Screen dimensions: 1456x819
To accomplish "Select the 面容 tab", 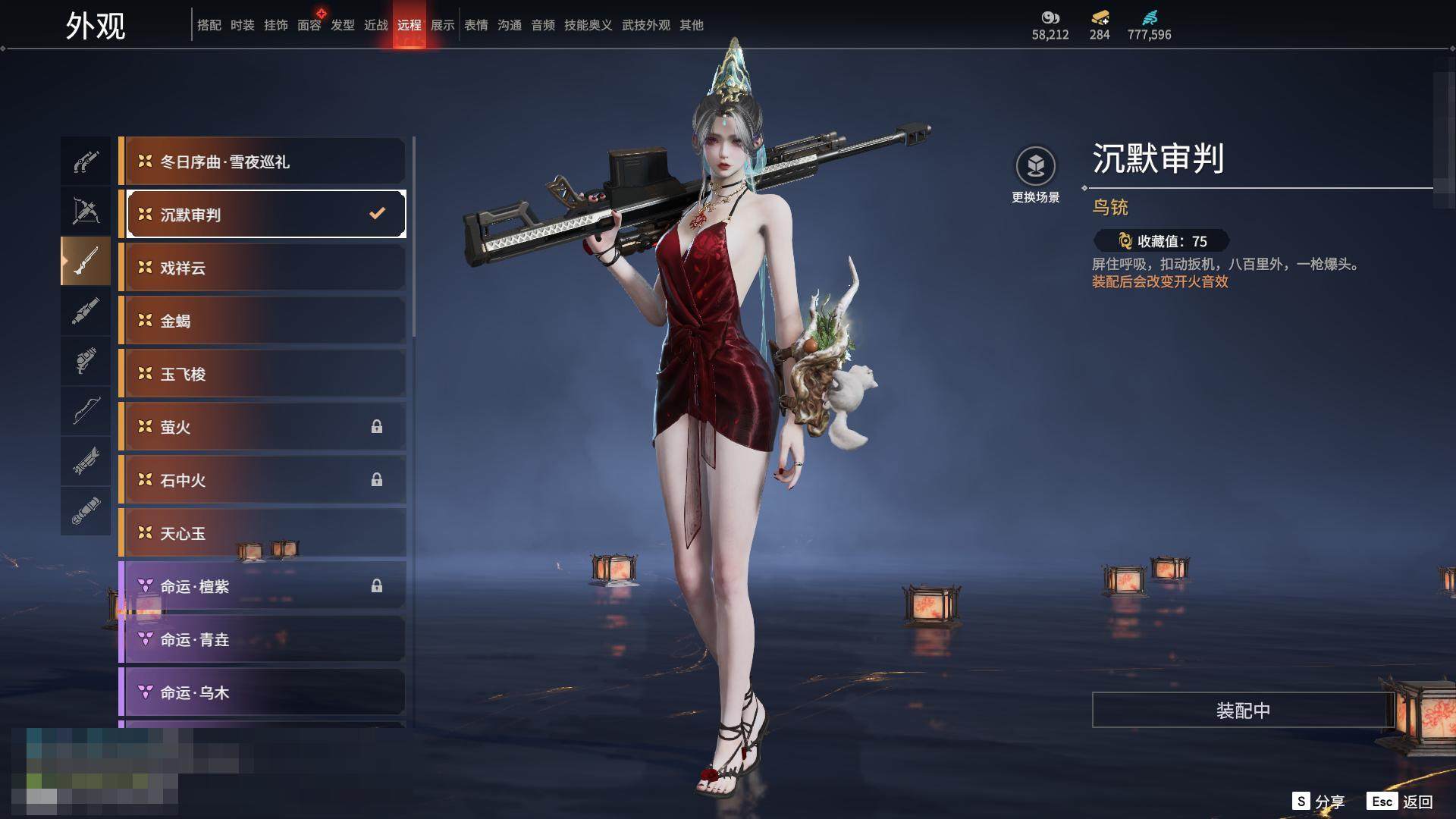I will pyautogui.click(x=309, y=25).
